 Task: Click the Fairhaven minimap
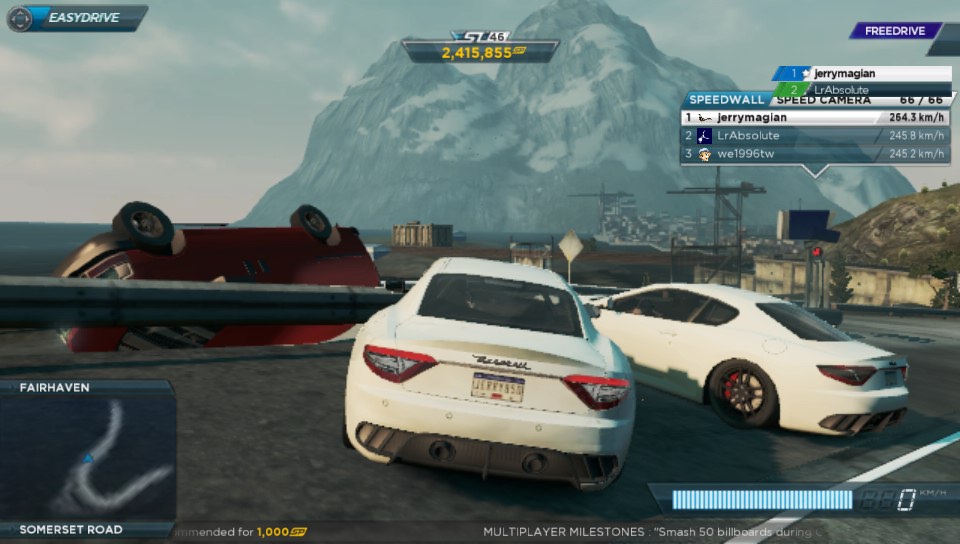click(88, 457)
